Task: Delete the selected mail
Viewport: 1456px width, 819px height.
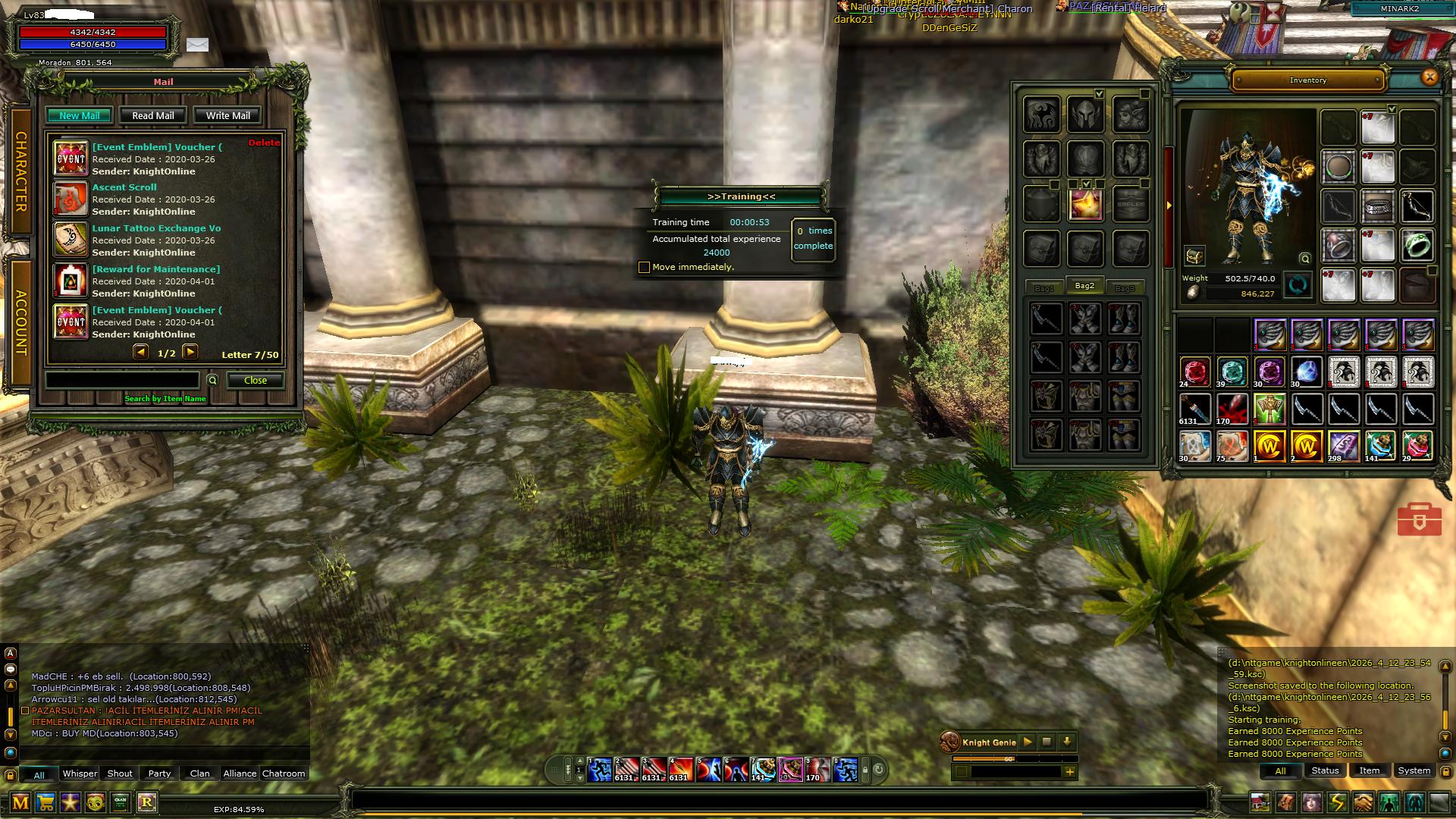Action: (x=264, y=143)
